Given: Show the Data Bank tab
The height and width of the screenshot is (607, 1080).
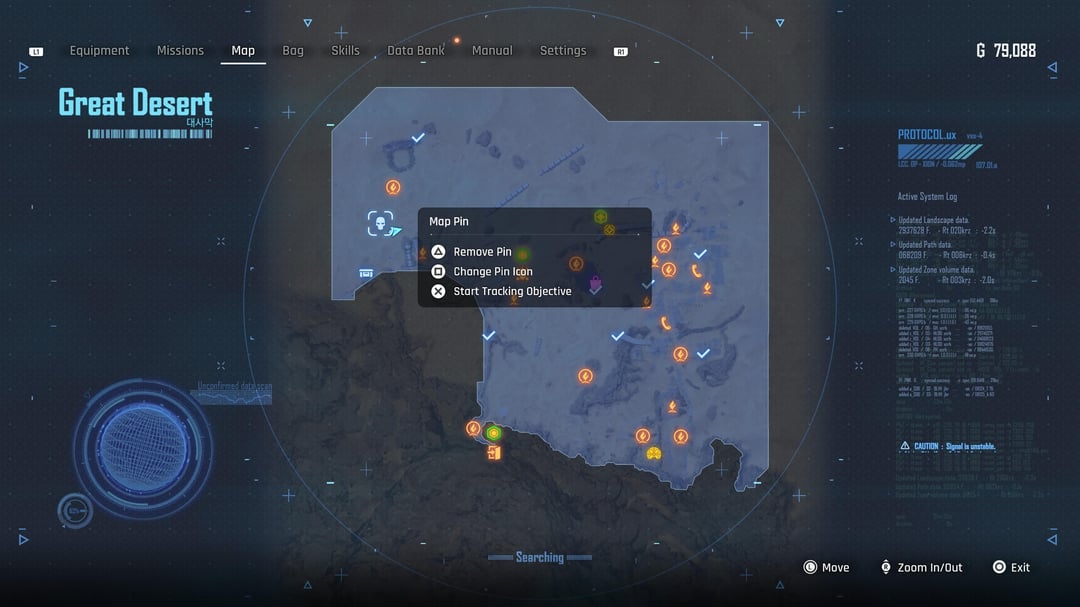Looking at the screenshot, I should pos(416,51).
